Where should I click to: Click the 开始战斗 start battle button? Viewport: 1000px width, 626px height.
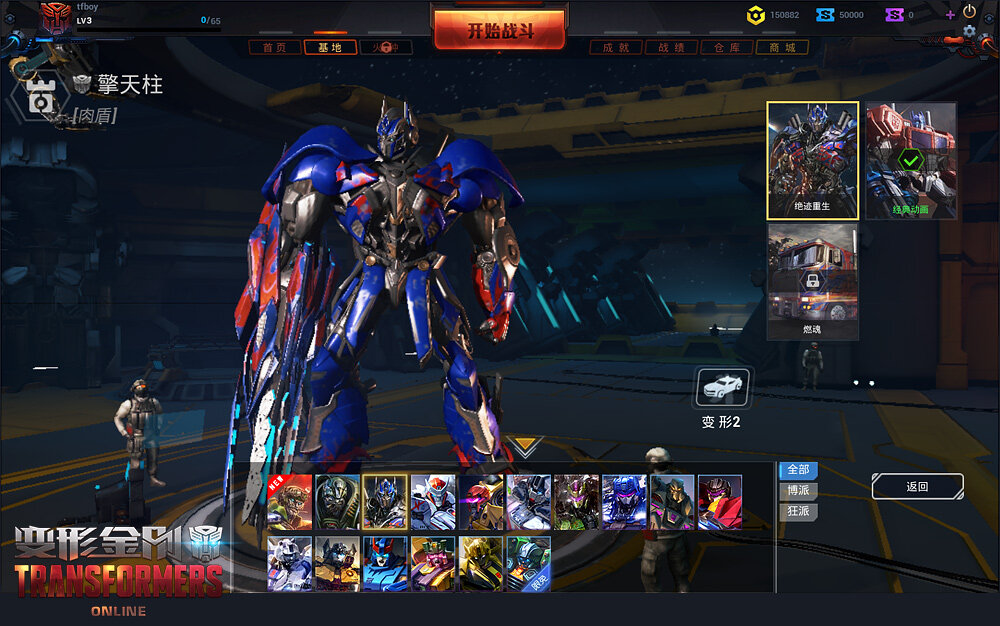click(x=500, y=29)
